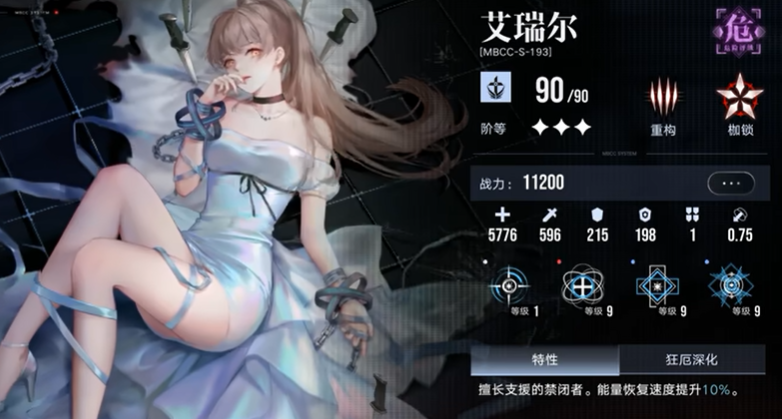Image resolution: width=782 pixels, height=419 pixels.
Task: Select the crosshair skill at level 1
Action: [509, 285]
